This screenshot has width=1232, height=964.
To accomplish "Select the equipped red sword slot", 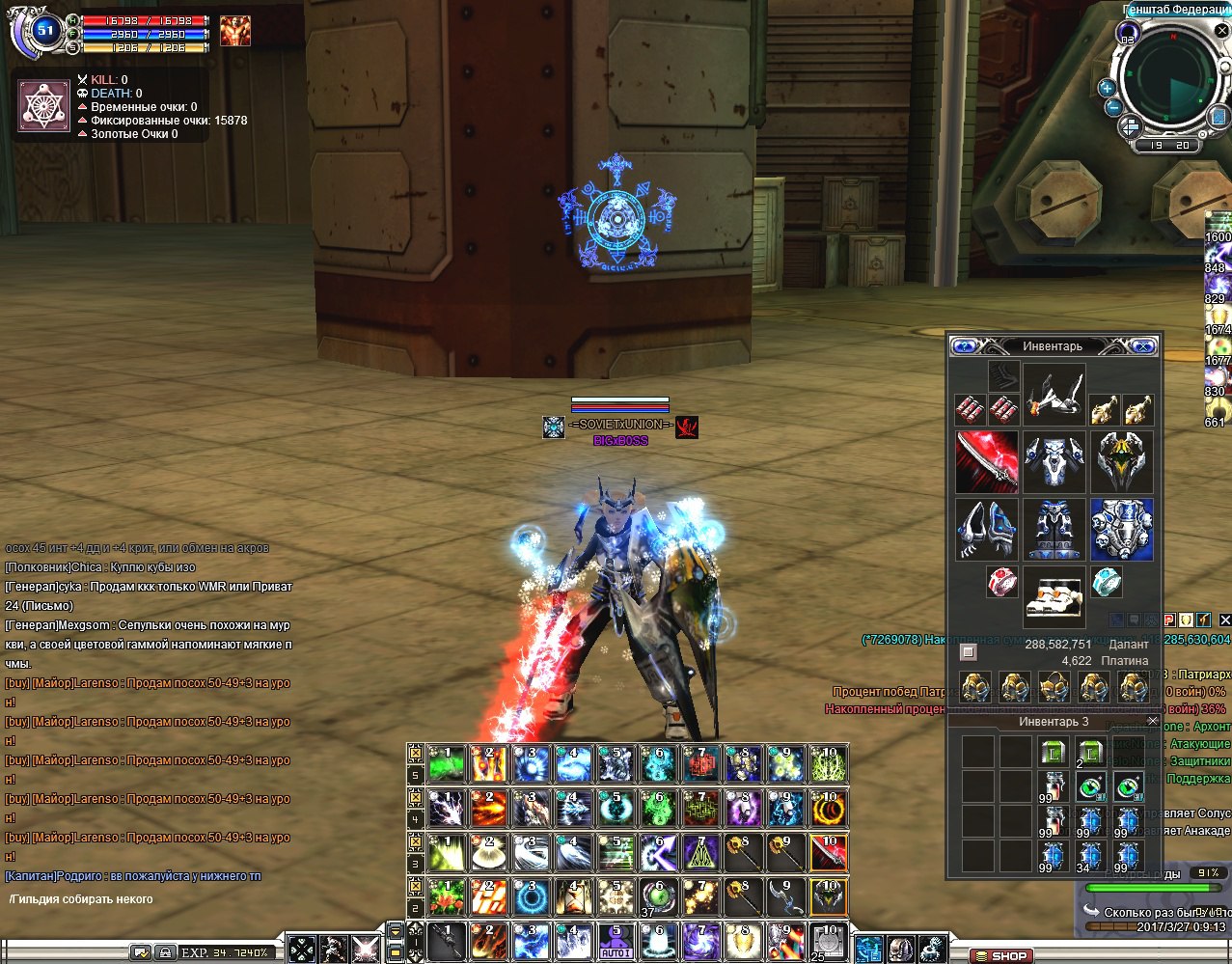I will tap(986, 461).
